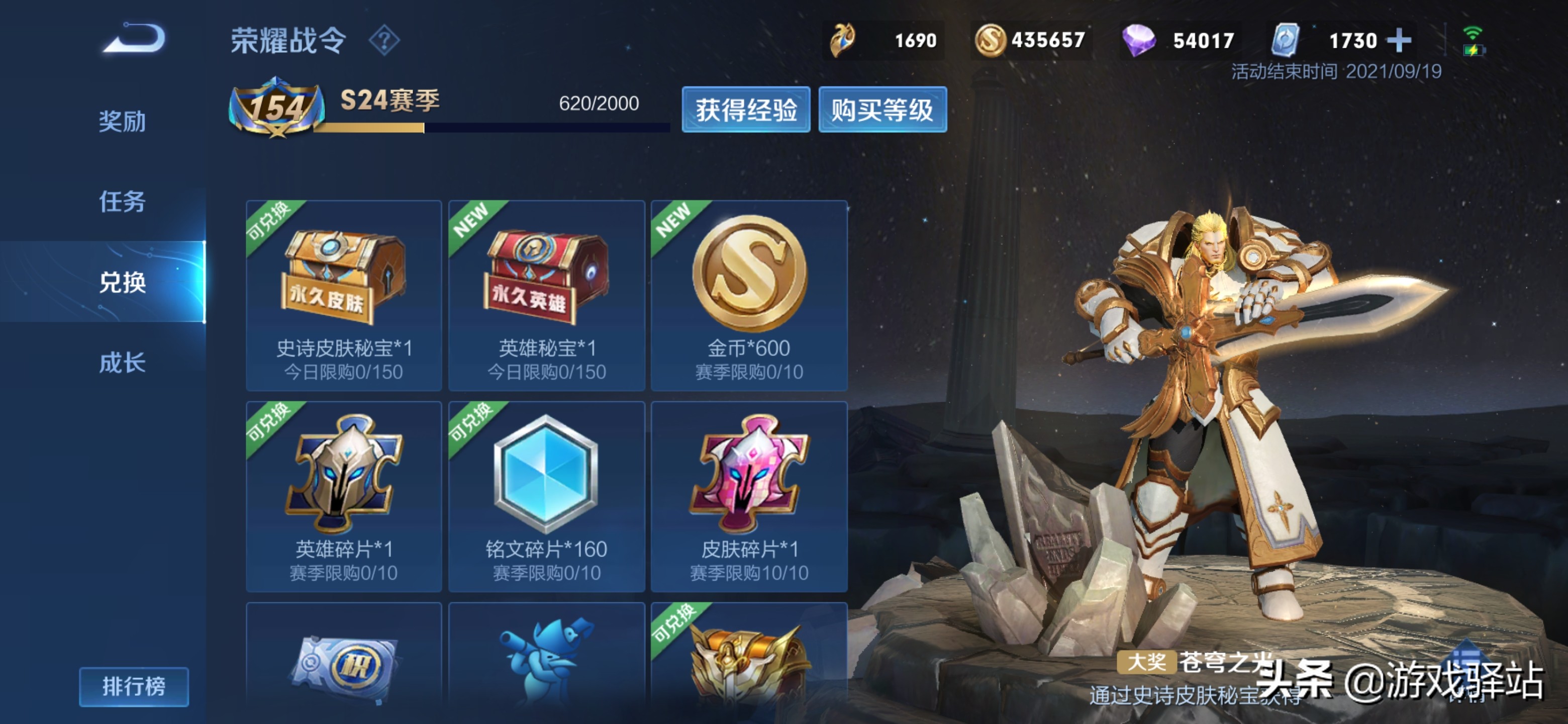This screenshot has height=724, width=1568.
Task: Select the 兑换 exchange tab
Action: tap(122, 282)
